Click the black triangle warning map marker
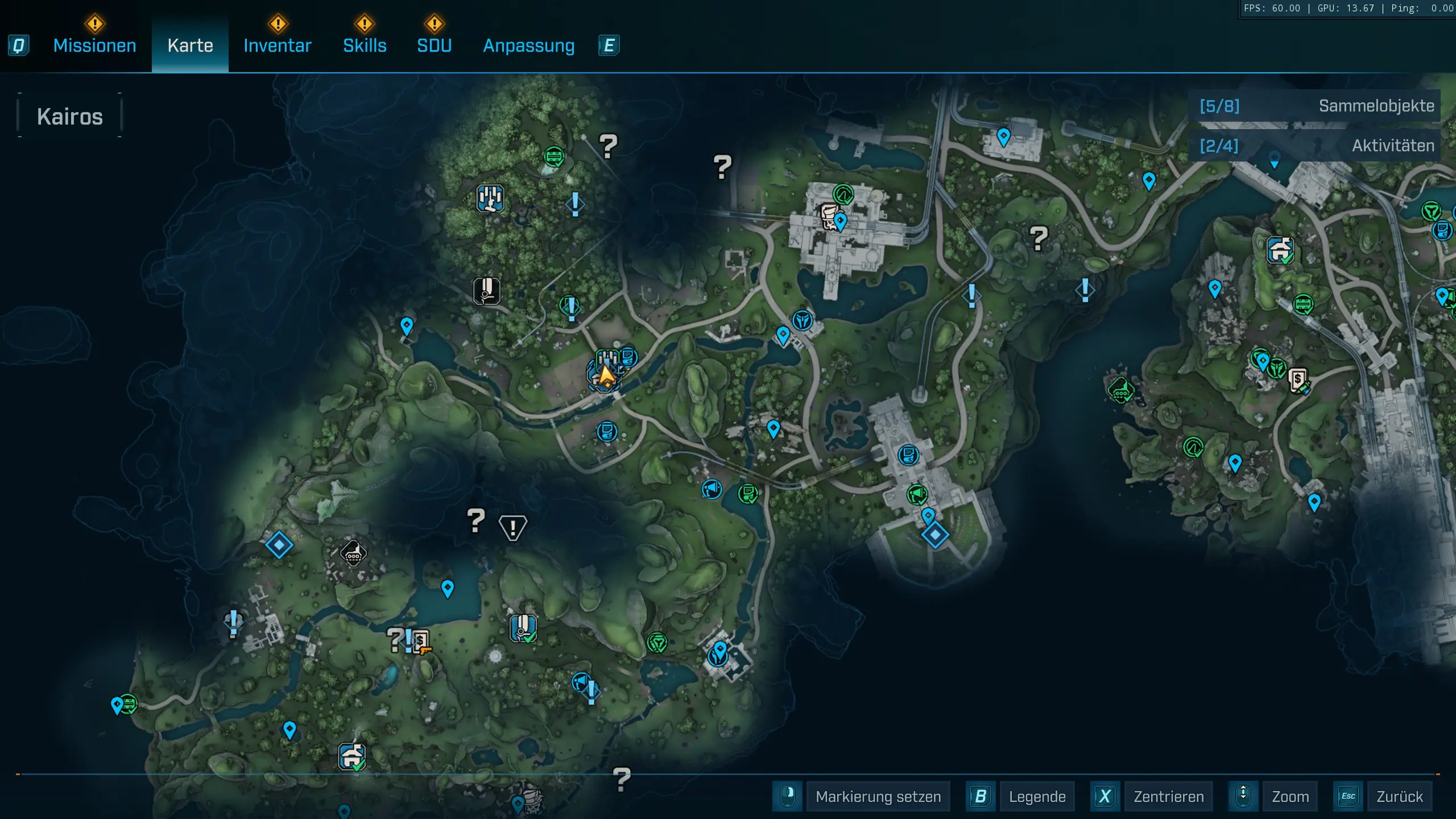 click(x=512, y=527)
